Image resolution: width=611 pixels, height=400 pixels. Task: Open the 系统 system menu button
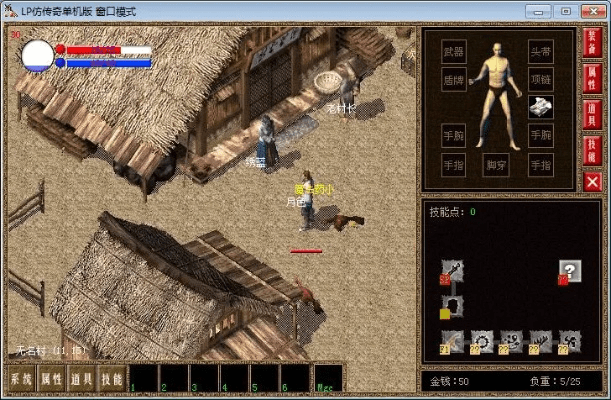21,379
